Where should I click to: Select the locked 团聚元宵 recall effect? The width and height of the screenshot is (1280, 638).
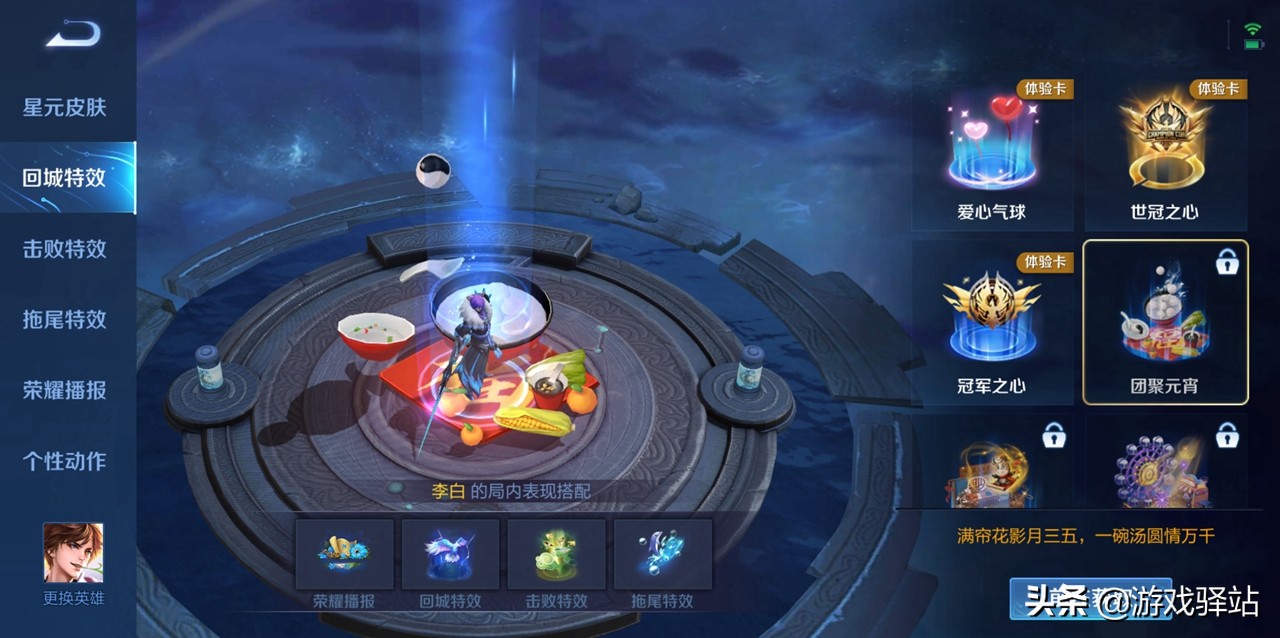1165,322
